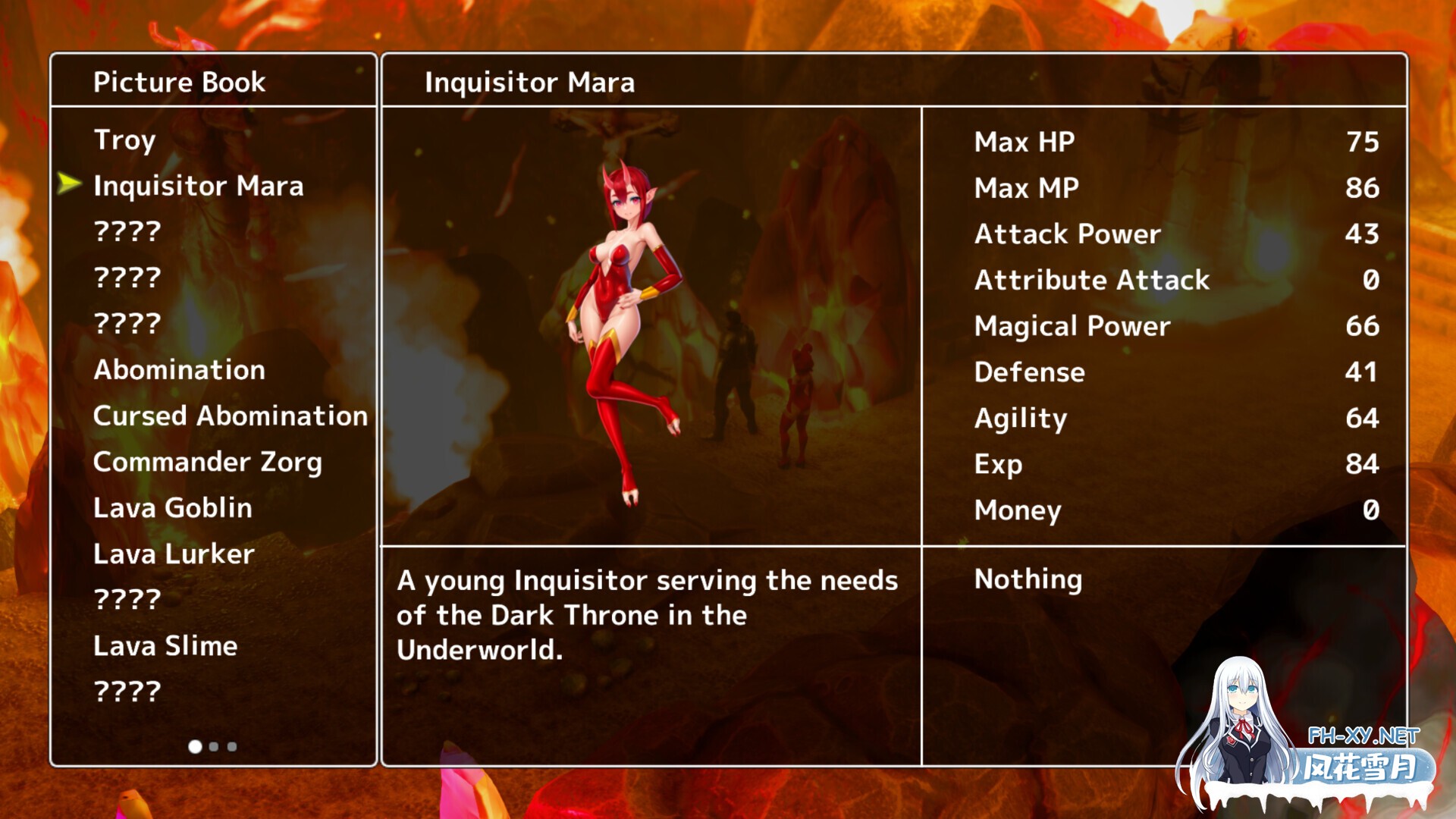Viewport: 1456px width, 819px height.
Task: Select Troy in the Picture Book
Action: [125, 140]
